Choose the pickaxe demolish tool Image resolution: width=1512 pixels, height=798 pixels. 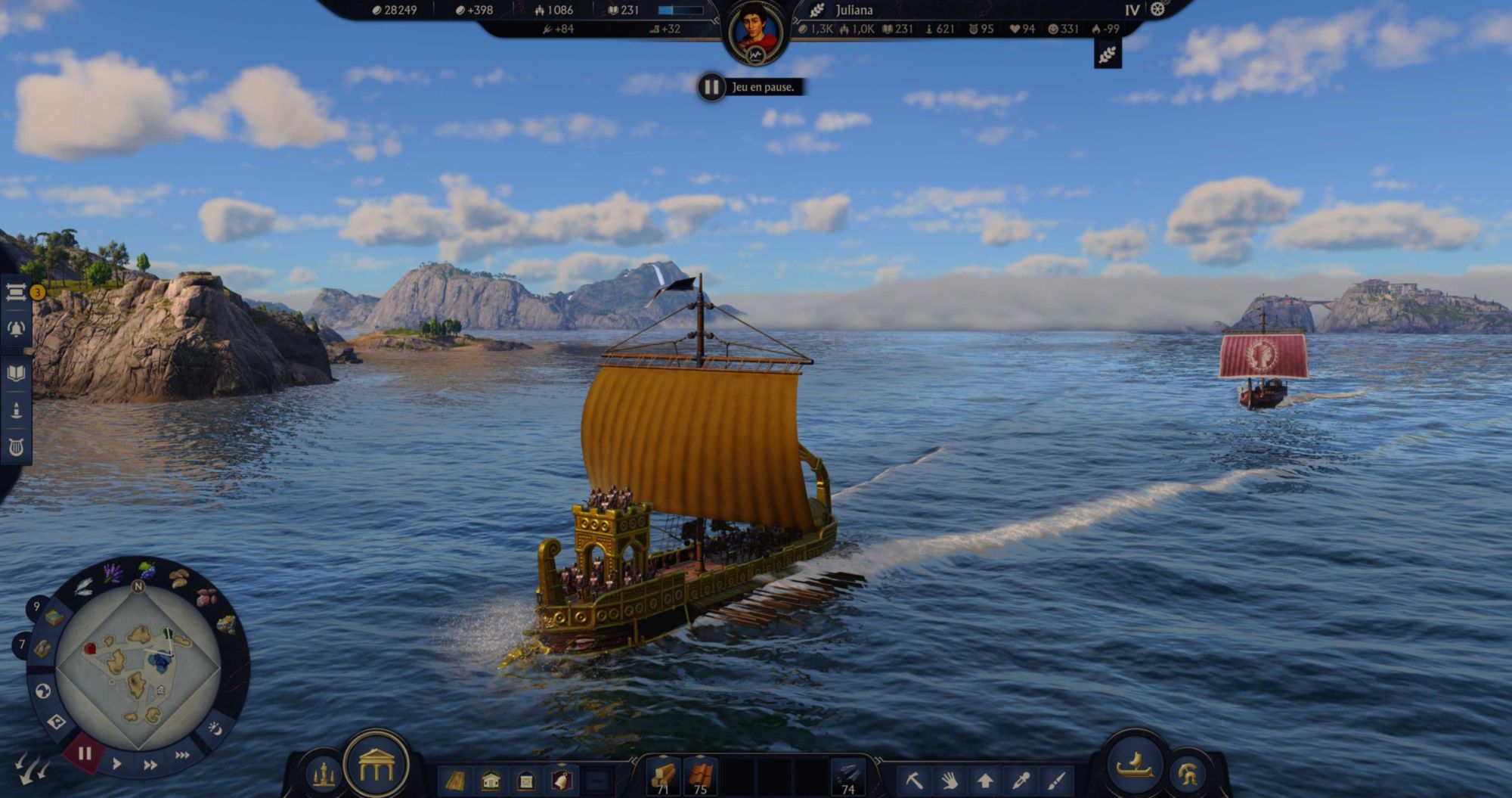point(913,780)
